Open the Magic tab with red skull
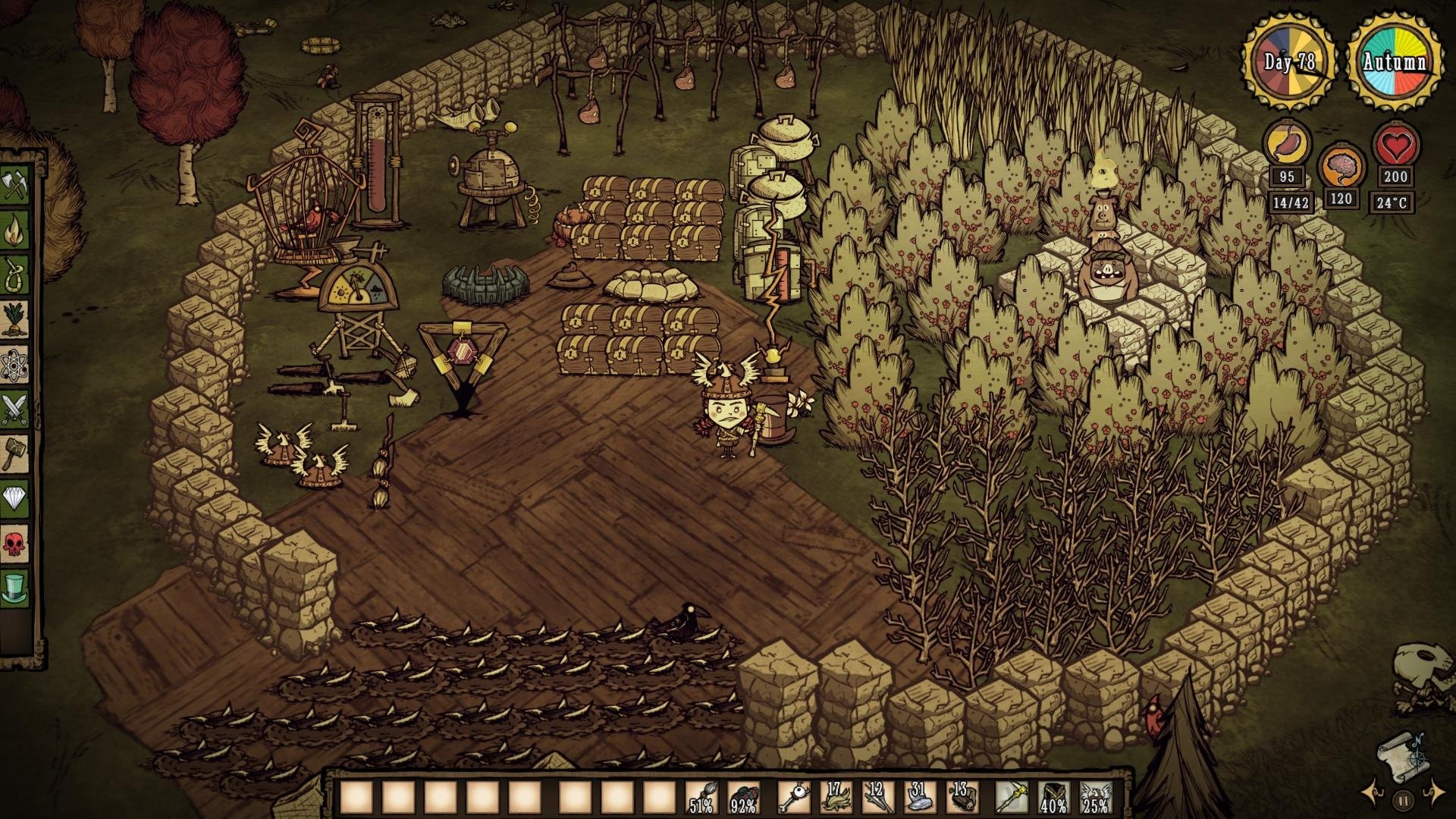1456x819 pixels. [x=14, y=542]
